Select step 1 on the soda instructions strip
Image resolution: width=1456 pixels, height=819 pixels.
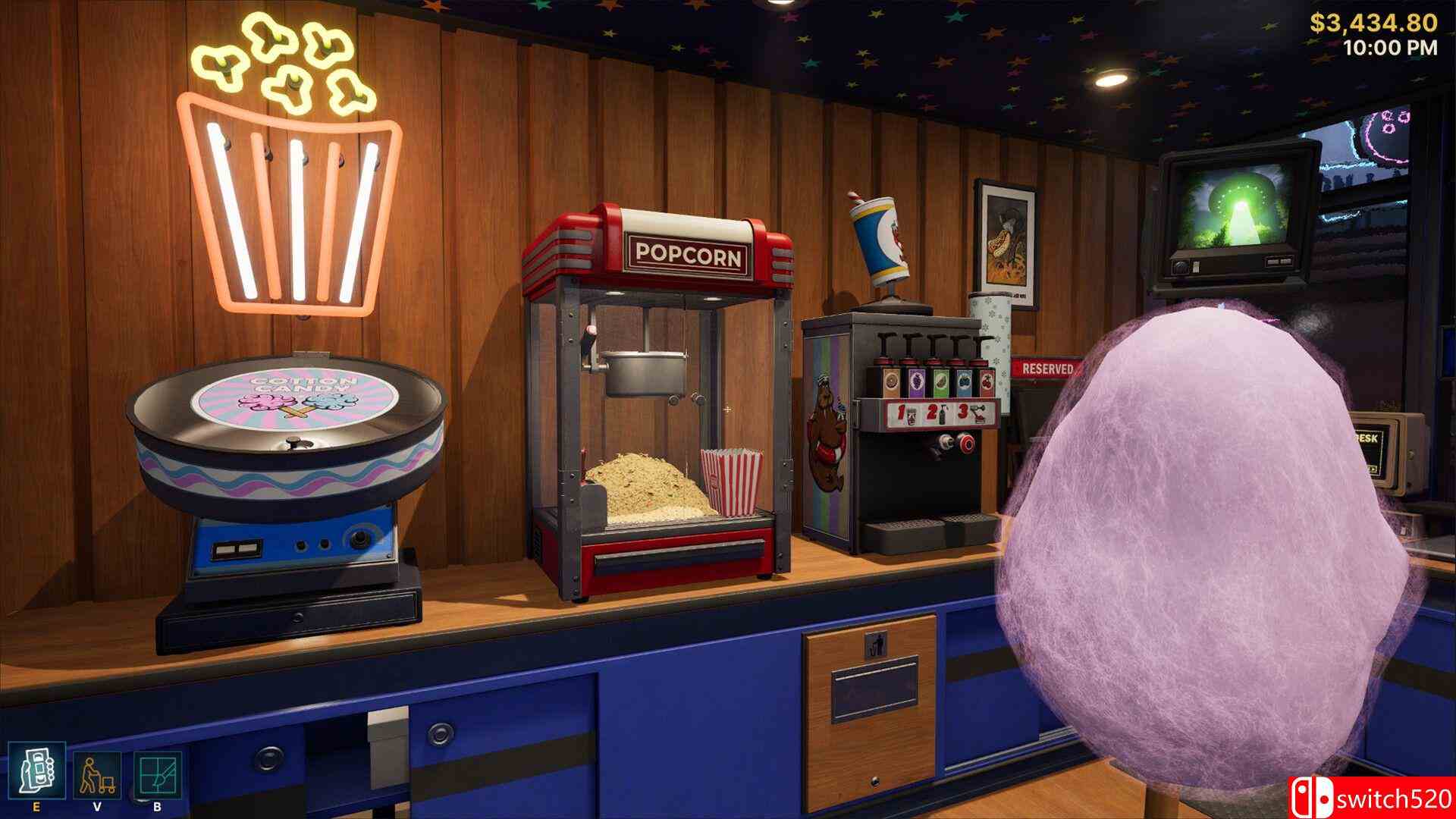[900, 411]
